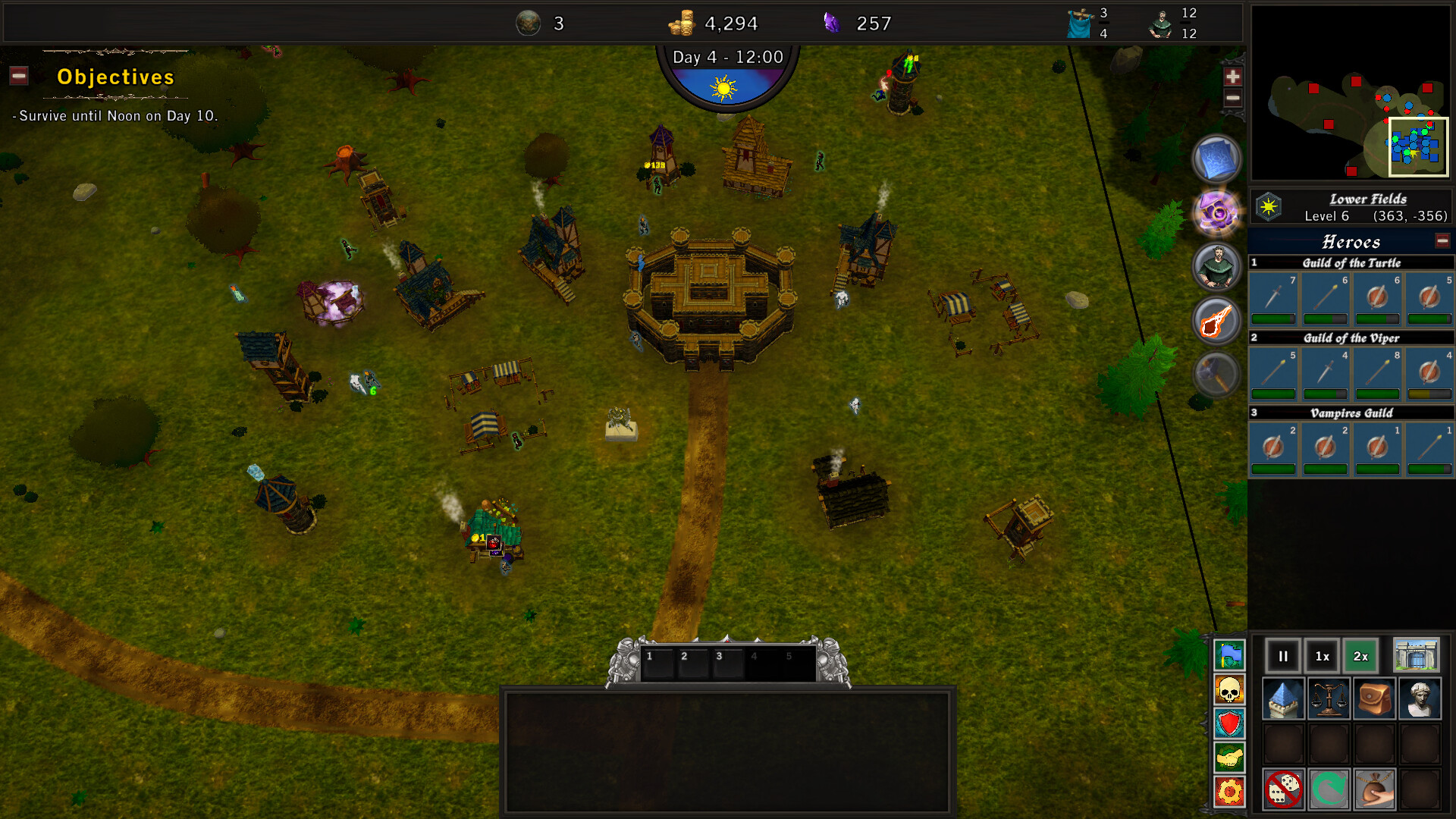The width and height of the screenshot is (1456, 819).
Task: Select the scales of justice build icon
Action: 1327,698
